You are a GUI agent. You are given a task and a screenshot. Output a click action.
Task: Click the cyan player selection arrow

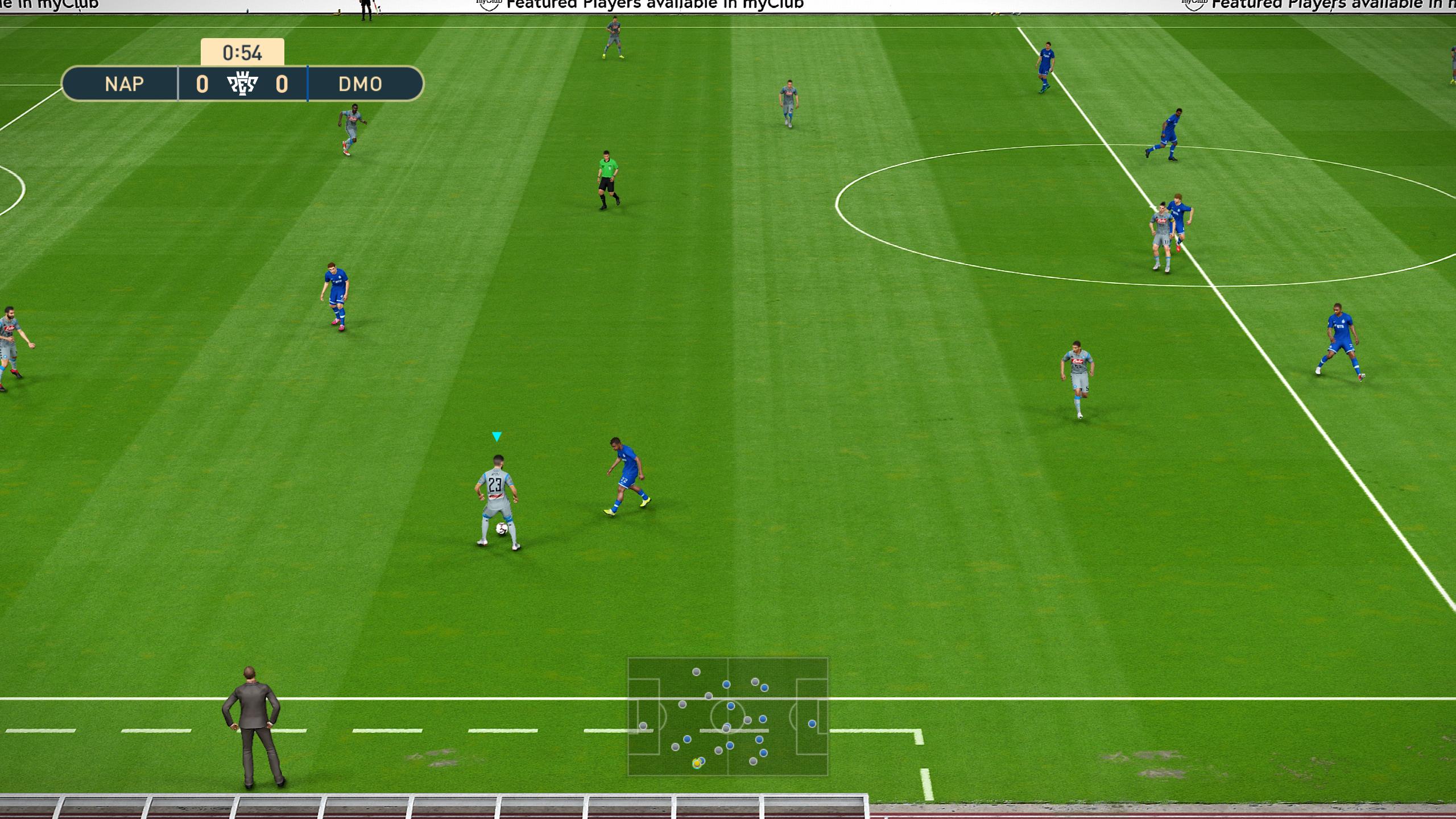[x=496, y=436]
